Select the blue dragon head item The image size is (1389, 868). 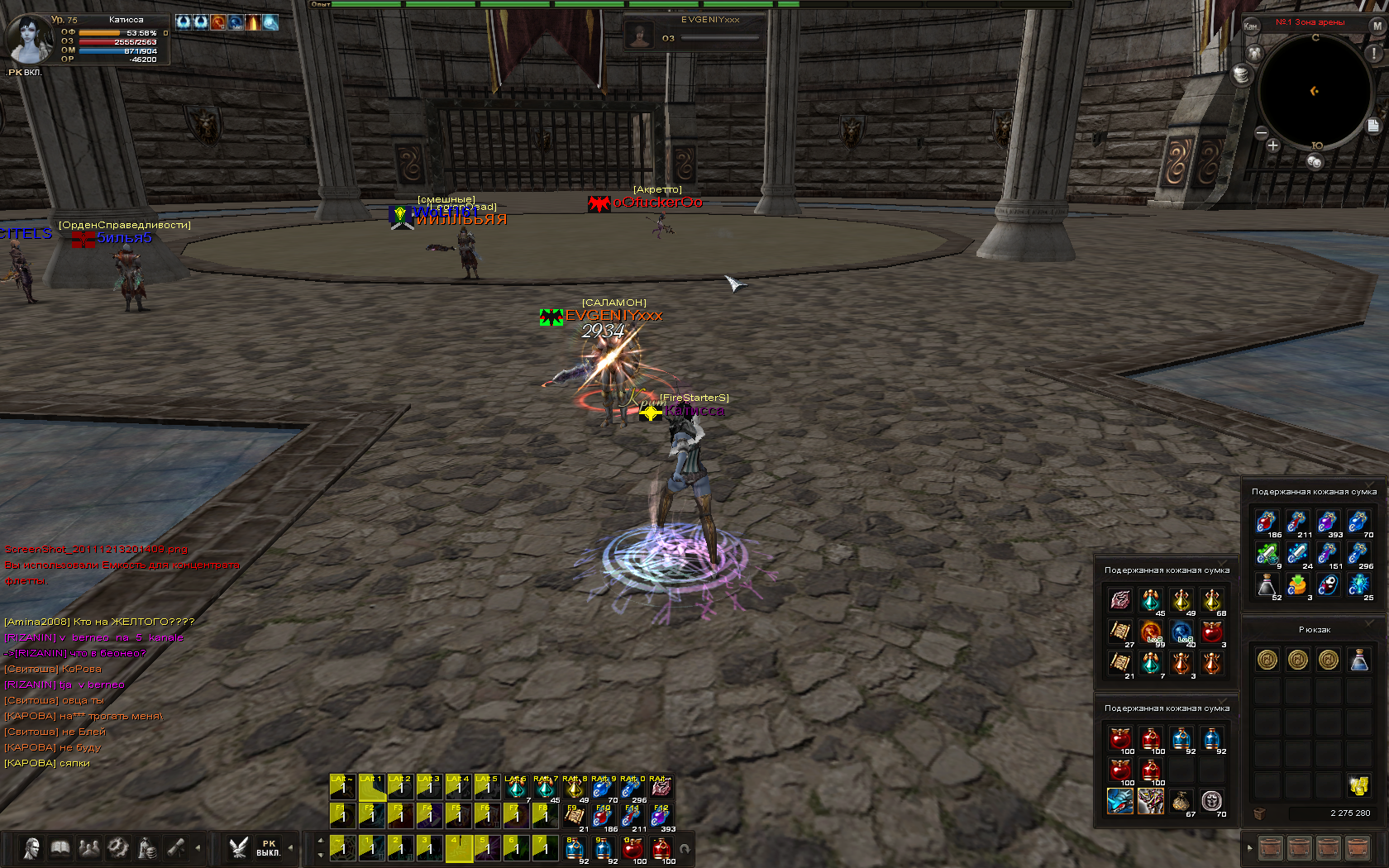[1120, 800]
